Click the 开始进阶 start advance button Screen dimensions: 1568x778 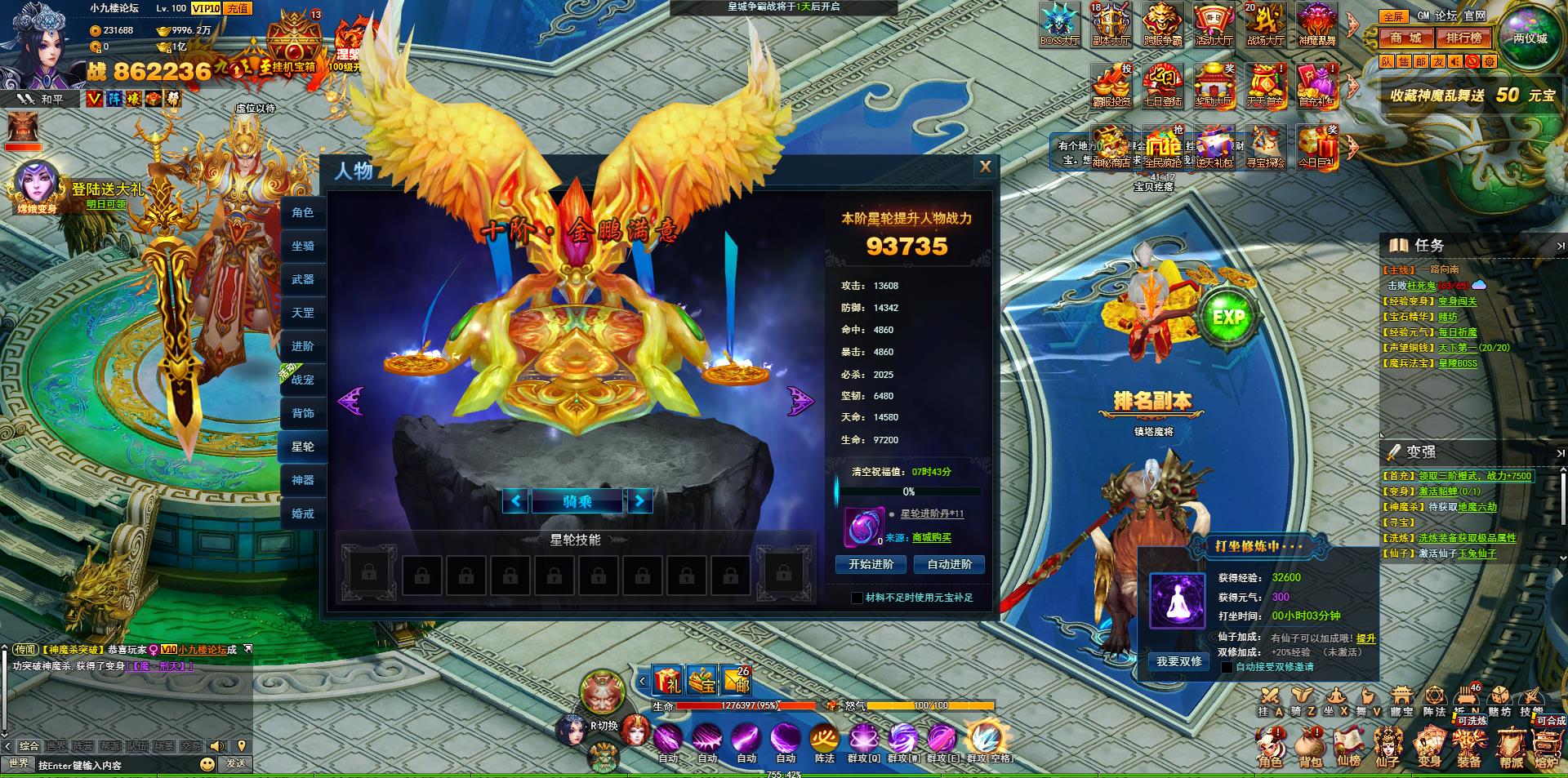(x=871, y=564)
